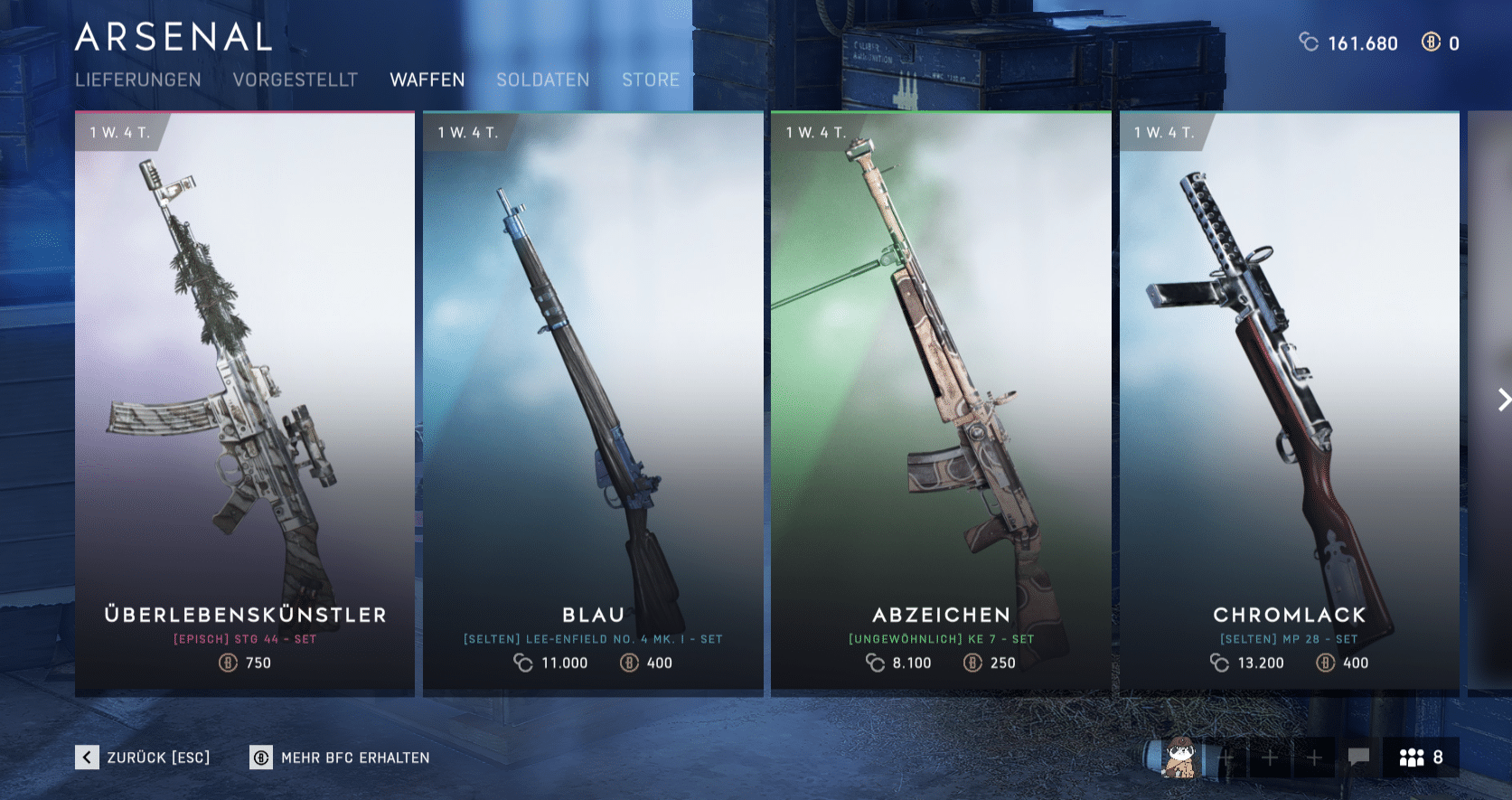Select the Waffen tab
This screenshot has height=800, width=1512.
427,80
